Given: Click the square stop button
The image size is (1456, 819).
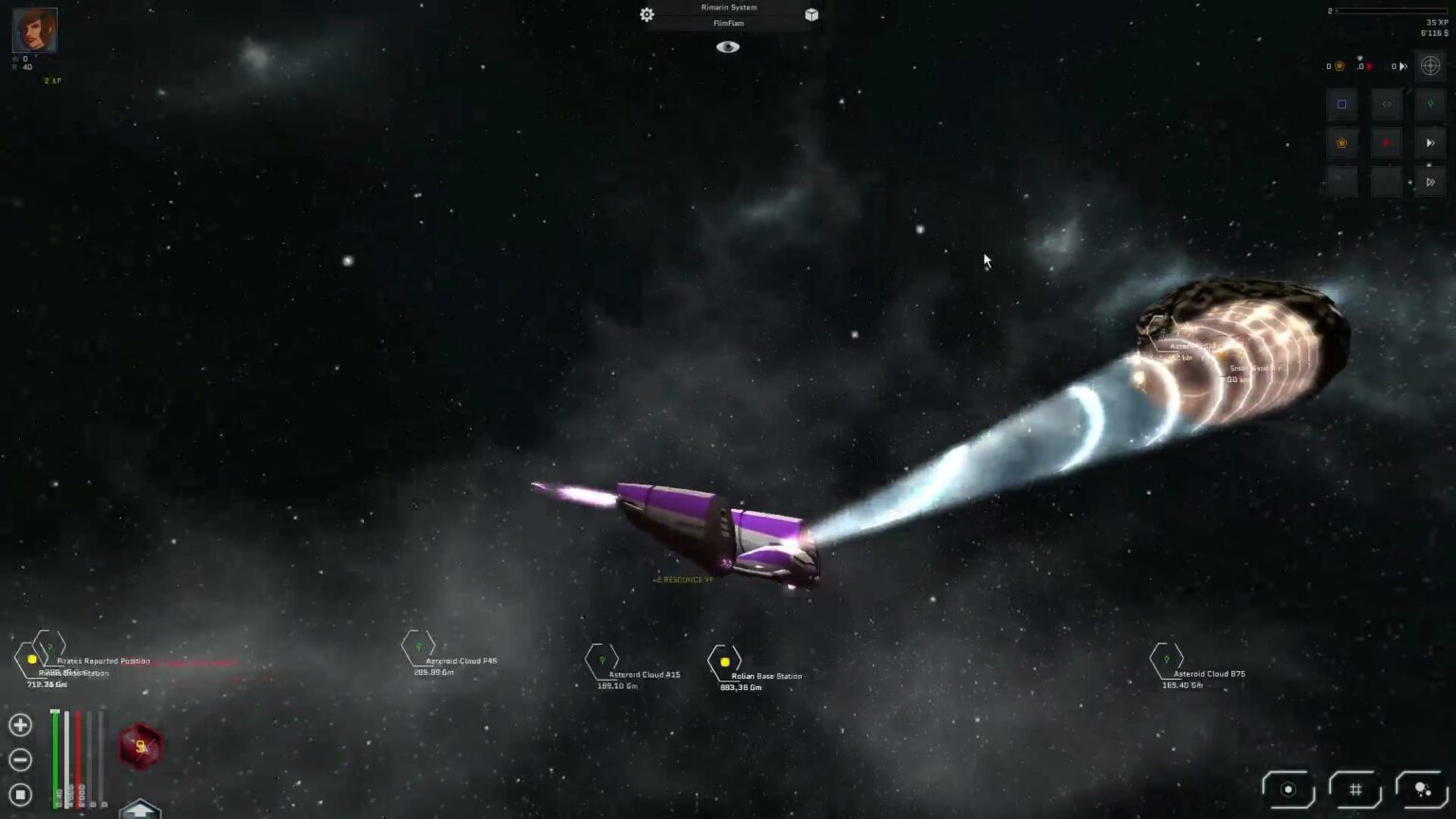Looking at the screenshot, I should point(20,794).
